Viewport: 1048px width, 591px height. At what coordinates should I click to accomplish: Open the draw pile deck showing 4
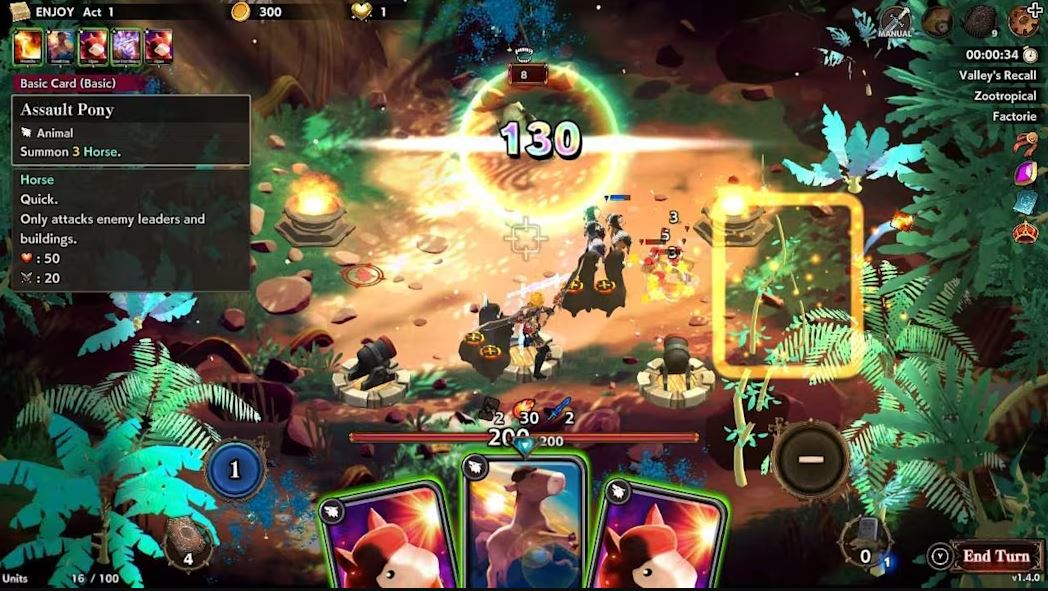[187, 540]
